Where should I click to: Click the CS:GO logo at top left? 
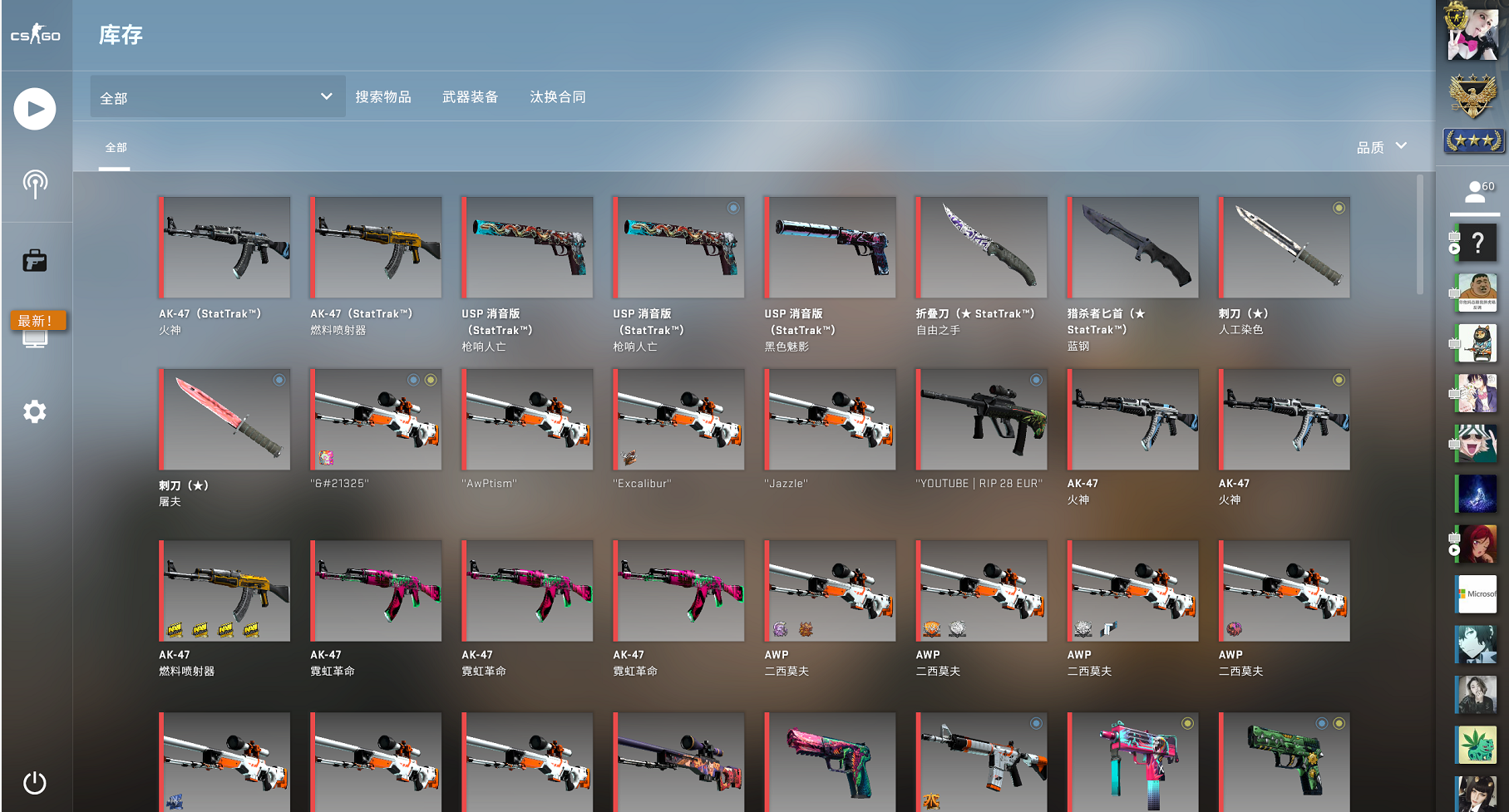35,35
